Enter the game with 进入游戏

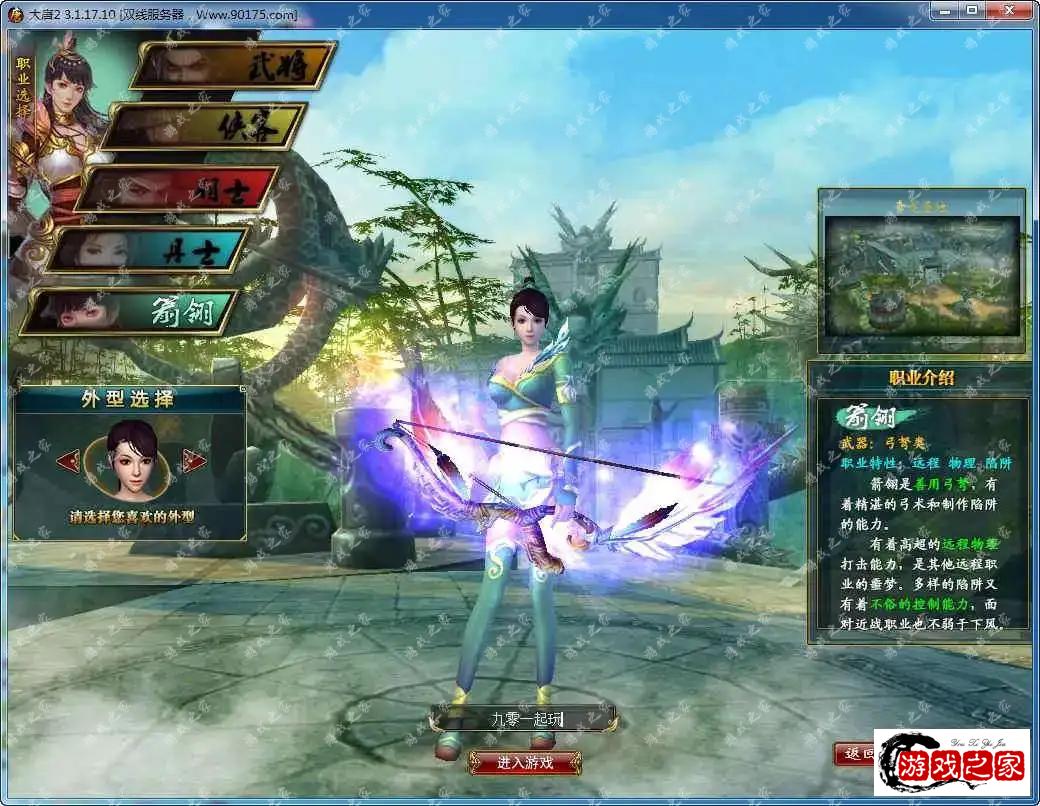[x=525, y=762]
